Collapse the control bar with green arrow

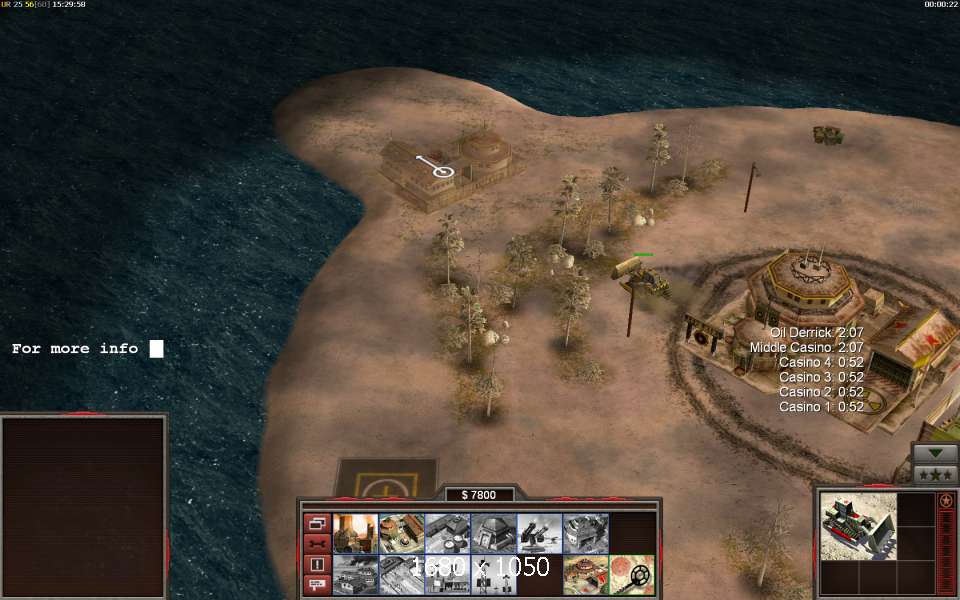935,453
